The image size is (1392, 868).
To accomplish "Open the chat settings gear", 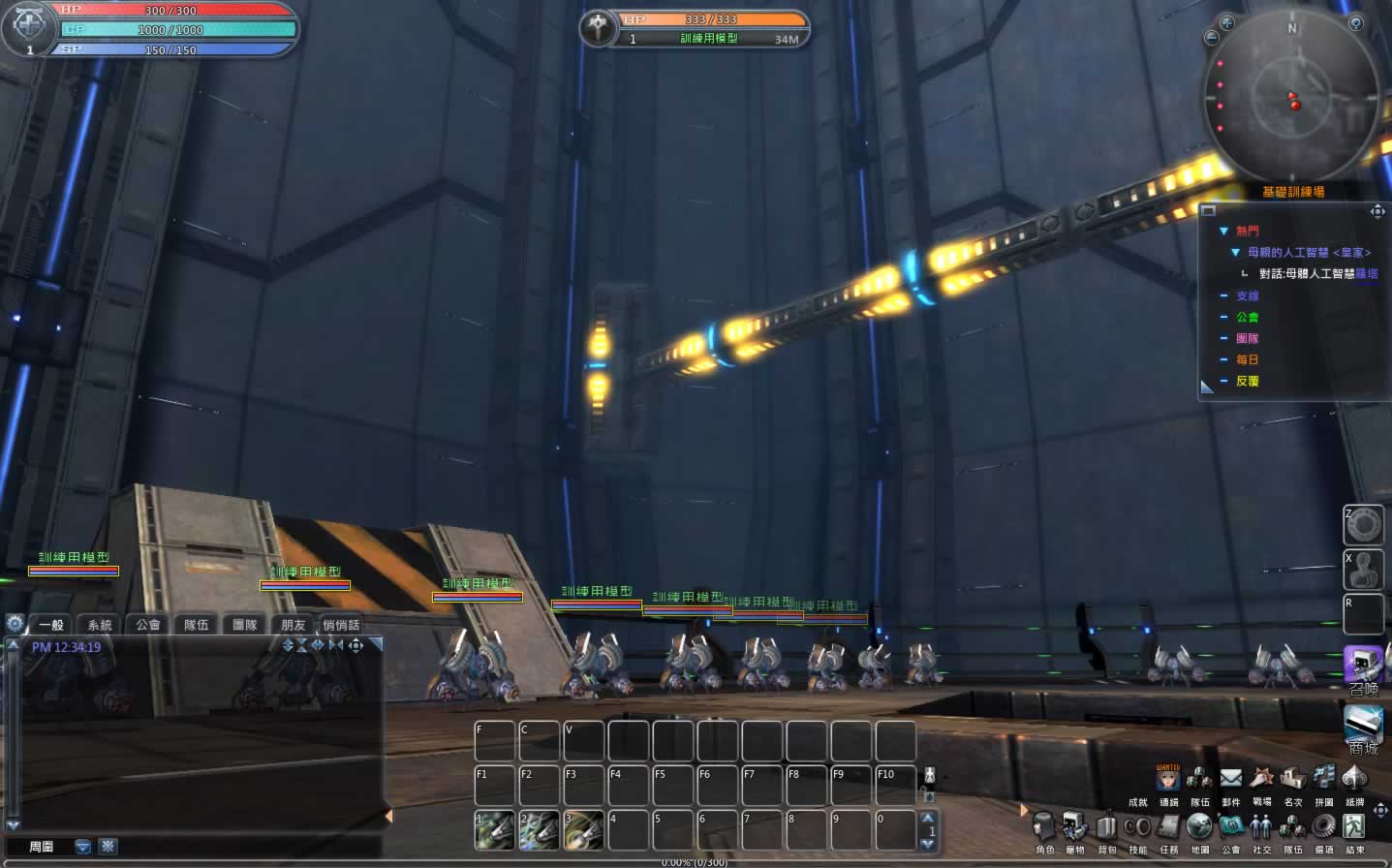I will [x=15, y=624].
